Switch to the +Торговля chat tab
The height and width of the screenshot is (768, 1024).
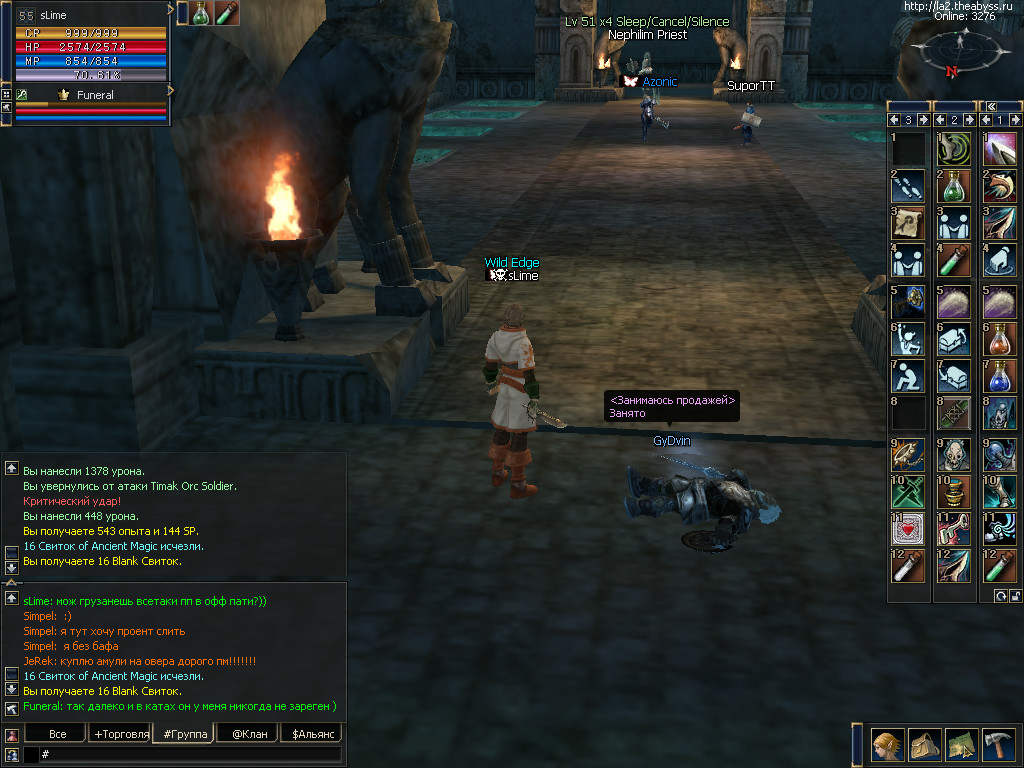[119, 734]
